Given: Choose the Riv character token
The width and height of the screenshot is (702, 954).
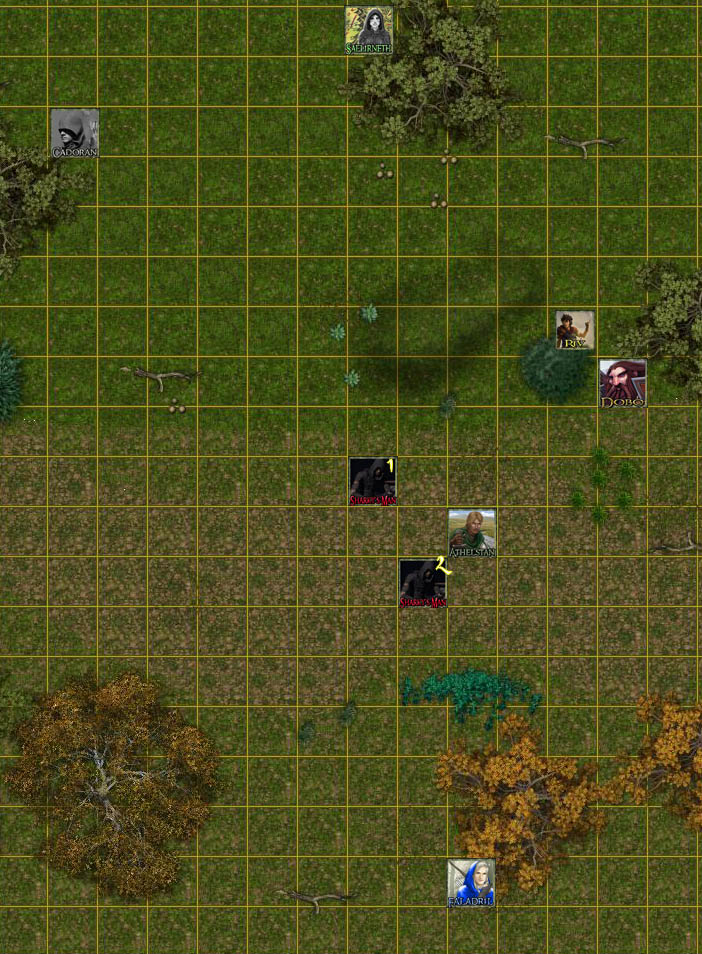Looking at the screenshot, I should pyautogui.click(x=575, y=330).
